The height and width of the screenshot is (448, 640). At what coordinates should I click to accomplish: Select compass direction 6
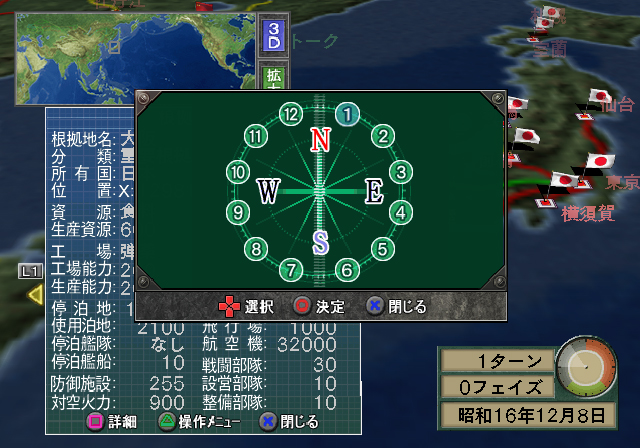click(347, 269)
